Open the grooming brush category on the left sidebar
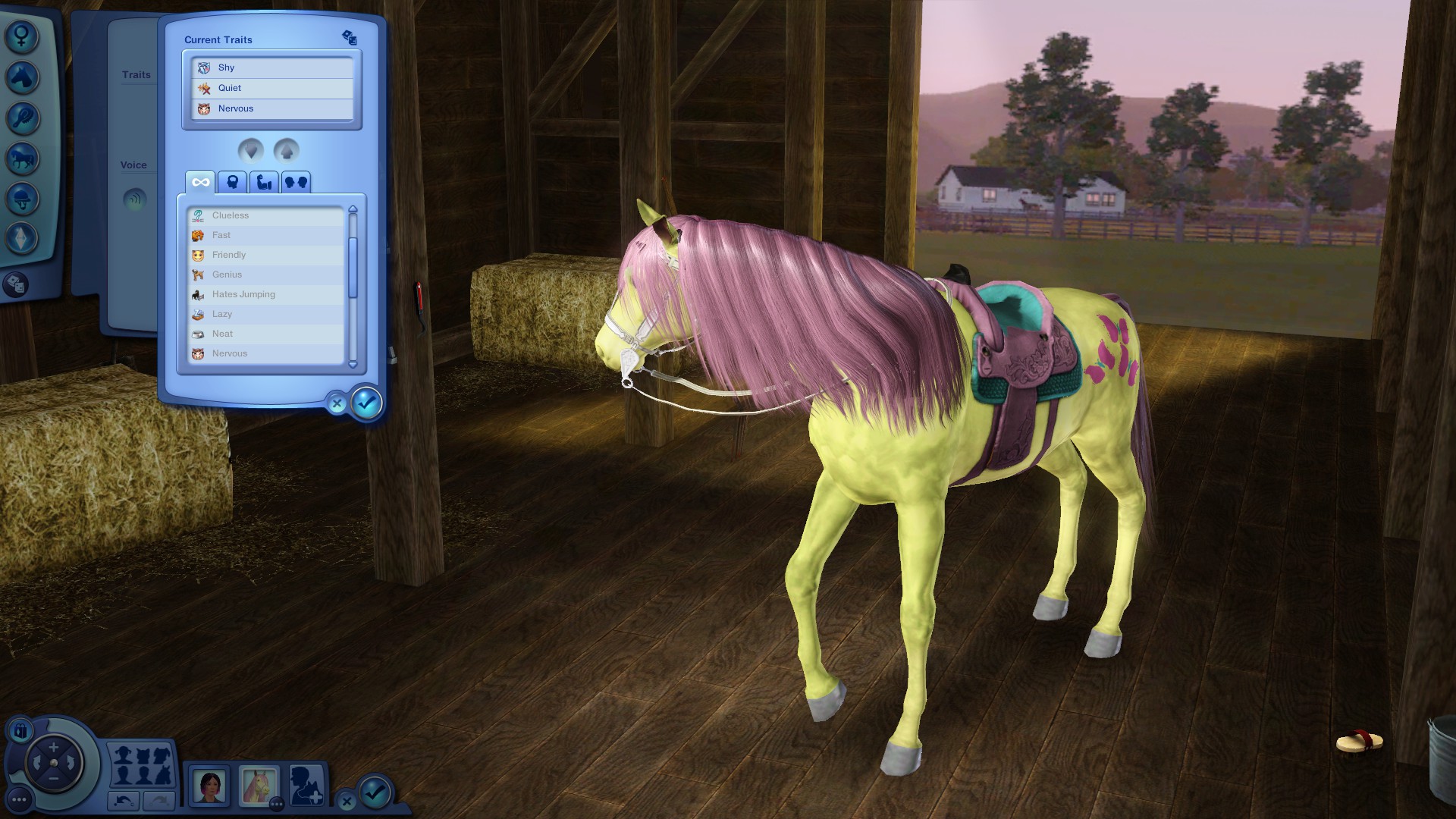Screen dimensions: 1456x819 [22, 118]
